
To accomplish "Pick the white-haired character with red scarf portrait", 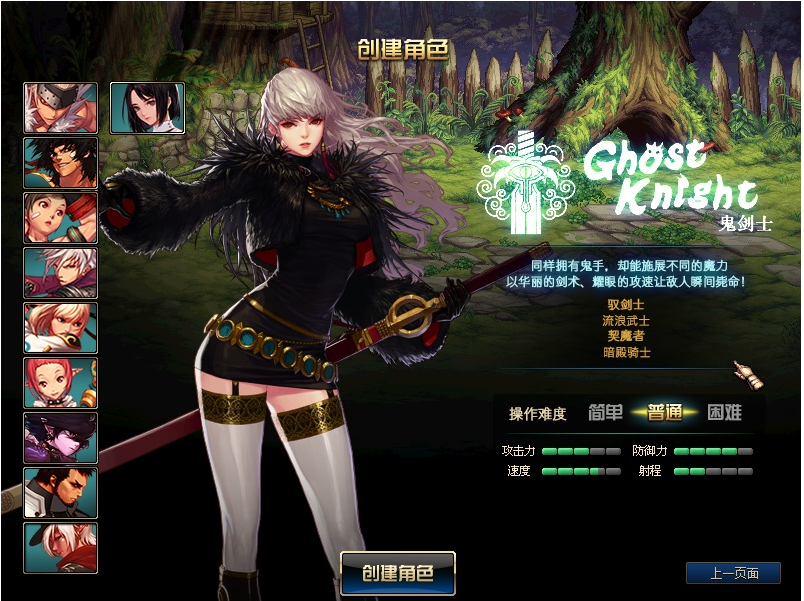I will (x=61, y=548).
